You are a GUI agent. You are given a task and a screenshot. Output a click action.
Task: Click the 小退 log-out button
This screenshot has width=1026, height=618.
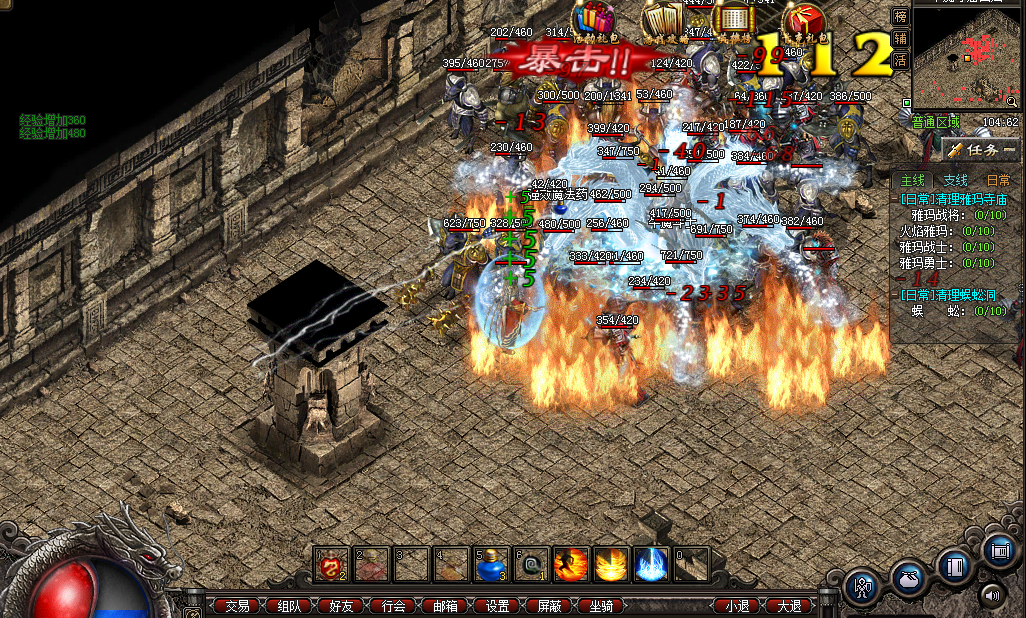coord(738,606)
